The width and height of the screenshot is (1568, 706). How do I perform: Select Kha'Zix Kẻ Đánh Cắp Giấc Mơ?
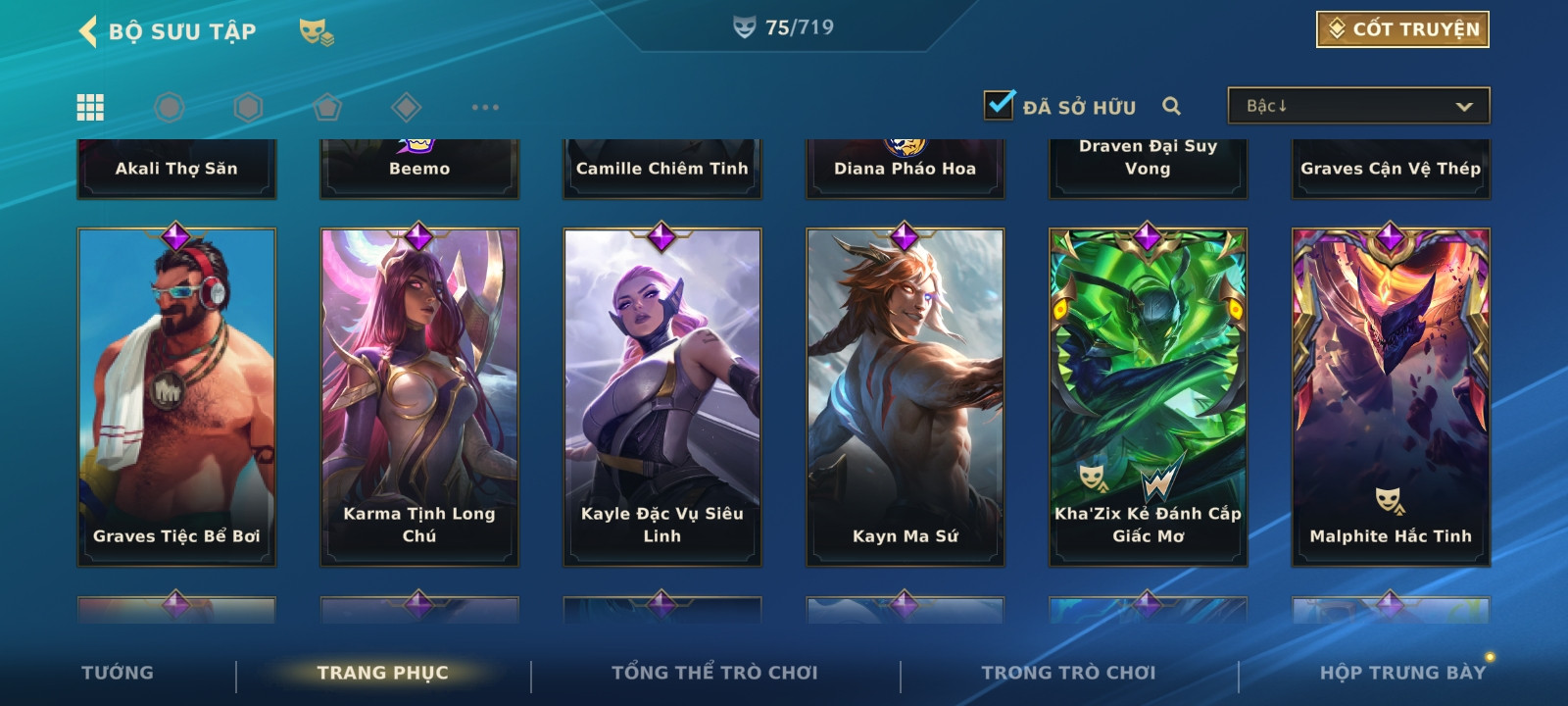[1148, 397]
